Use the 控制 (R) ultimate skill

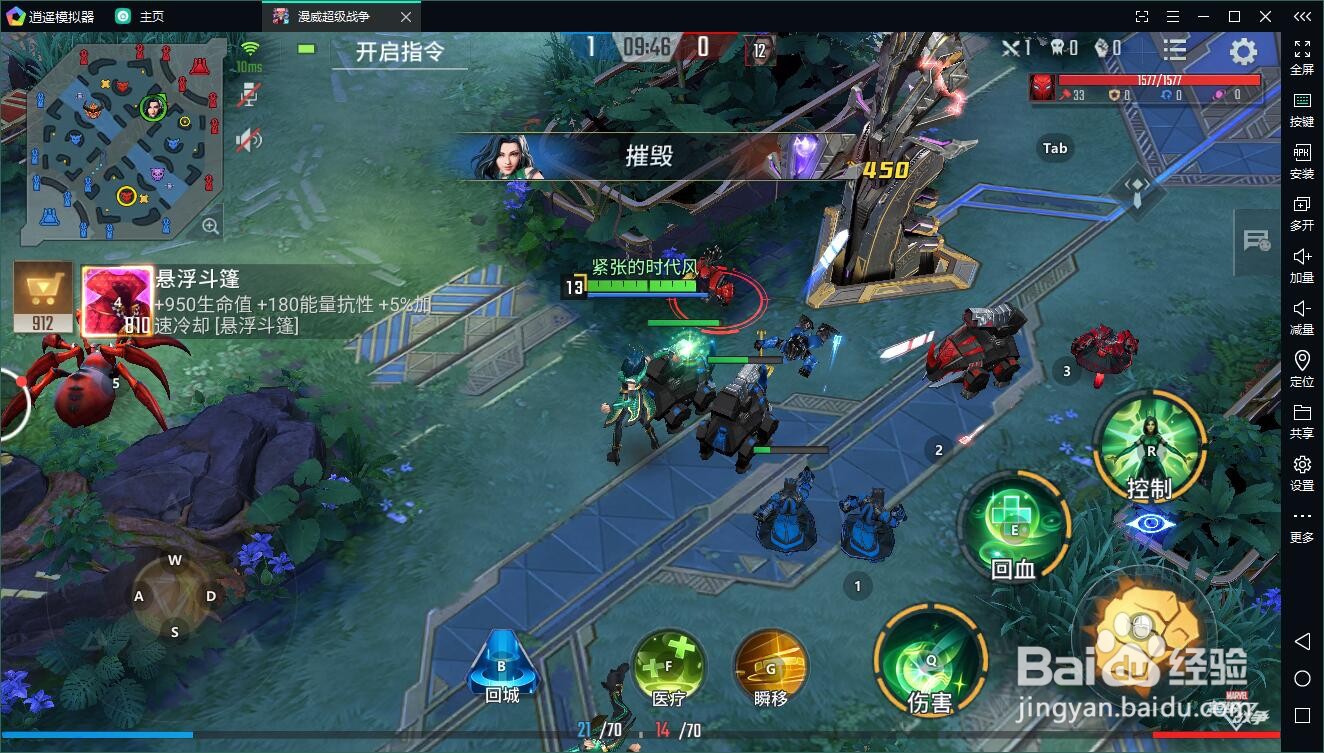coord(1148,448)
